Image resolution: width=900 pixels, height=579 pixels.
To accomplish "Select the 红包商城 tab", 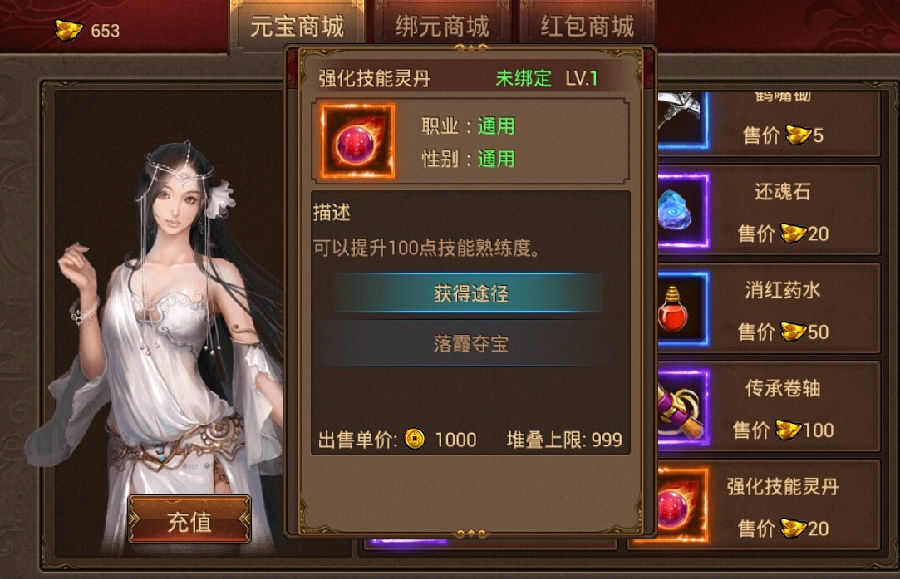I will (x=587, y=27).
